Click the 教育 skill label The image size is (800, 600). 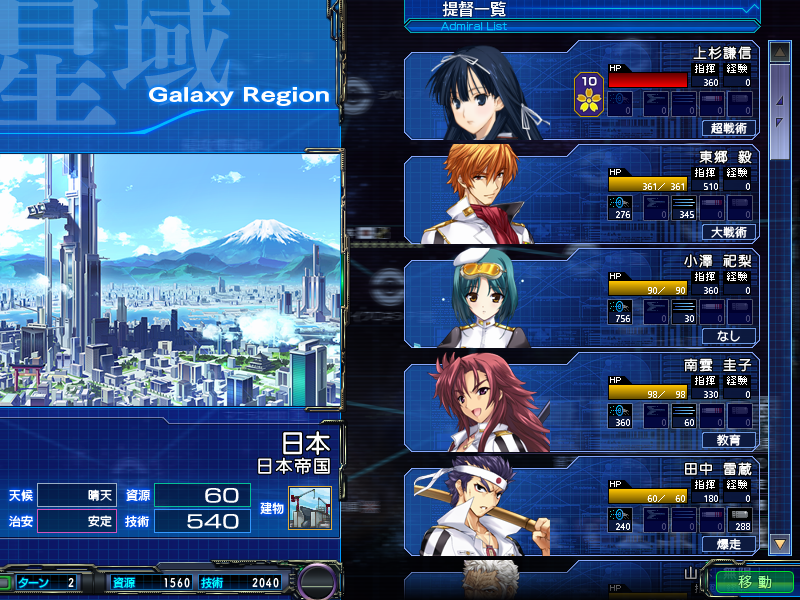coord(729,440)
